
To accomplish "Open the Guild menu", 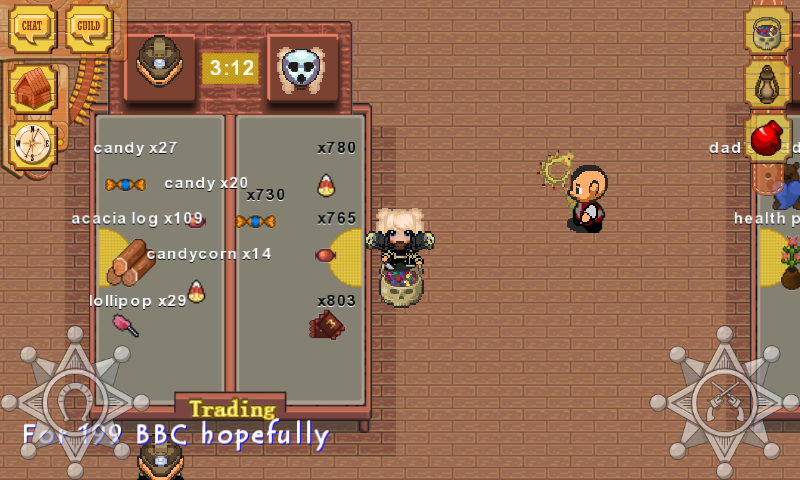I will tap(89, 27).
